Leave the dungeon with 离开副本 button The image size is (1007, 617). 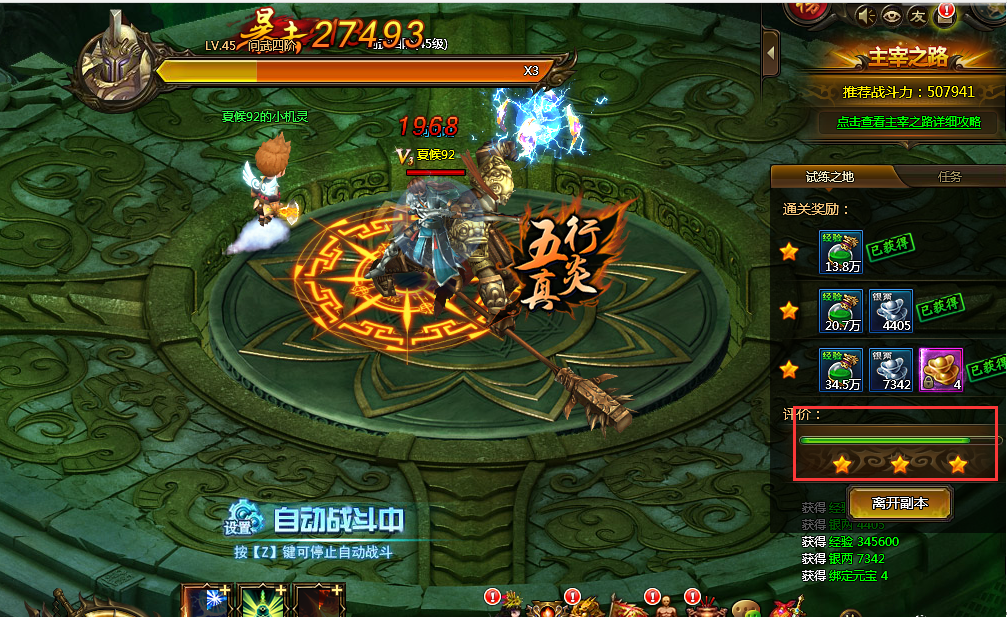click(x=899, y=503)
